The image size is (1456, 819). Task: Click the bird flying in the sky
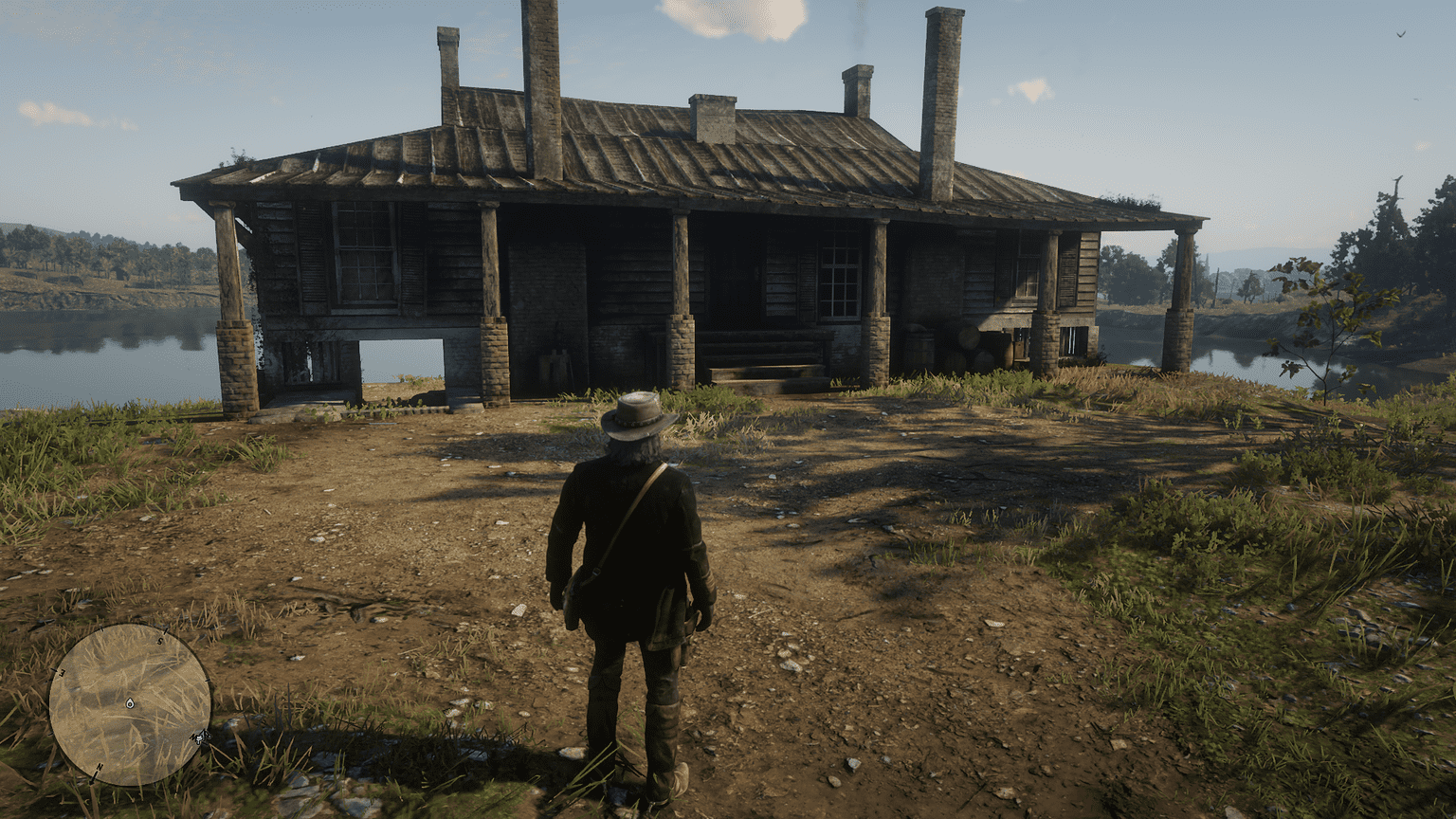(1400, 34)
